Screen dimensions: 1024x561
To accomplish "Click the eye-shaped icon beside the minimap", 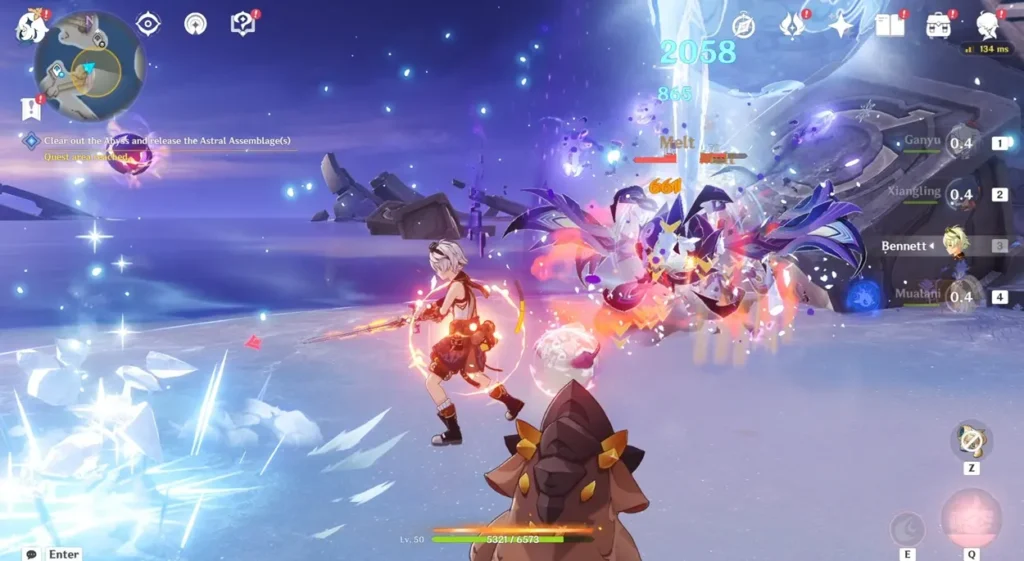I will pyautogui.click(x=148, y=23).
